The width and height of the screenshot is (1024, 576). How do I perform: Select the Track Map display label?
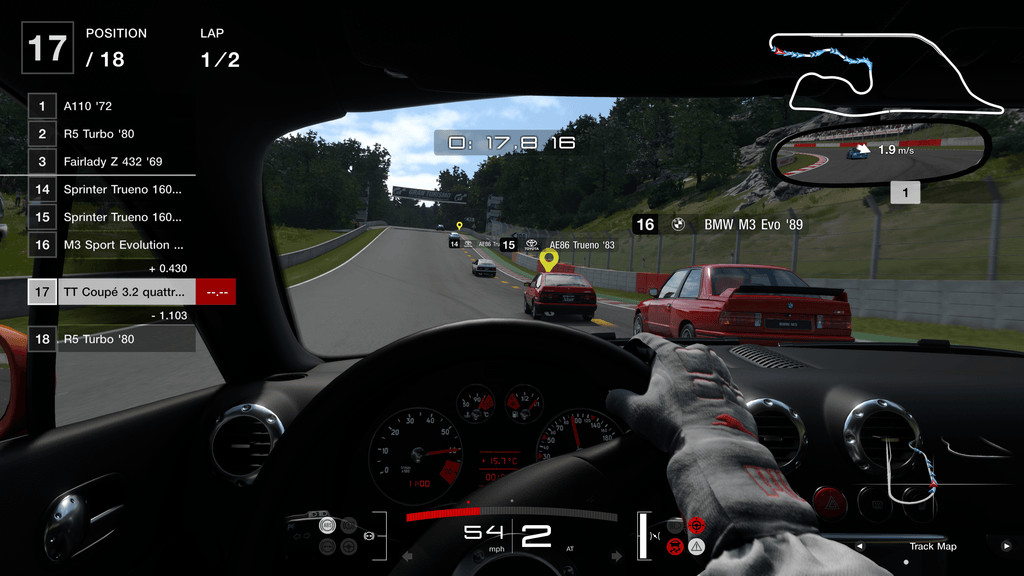tap(932, 546)
